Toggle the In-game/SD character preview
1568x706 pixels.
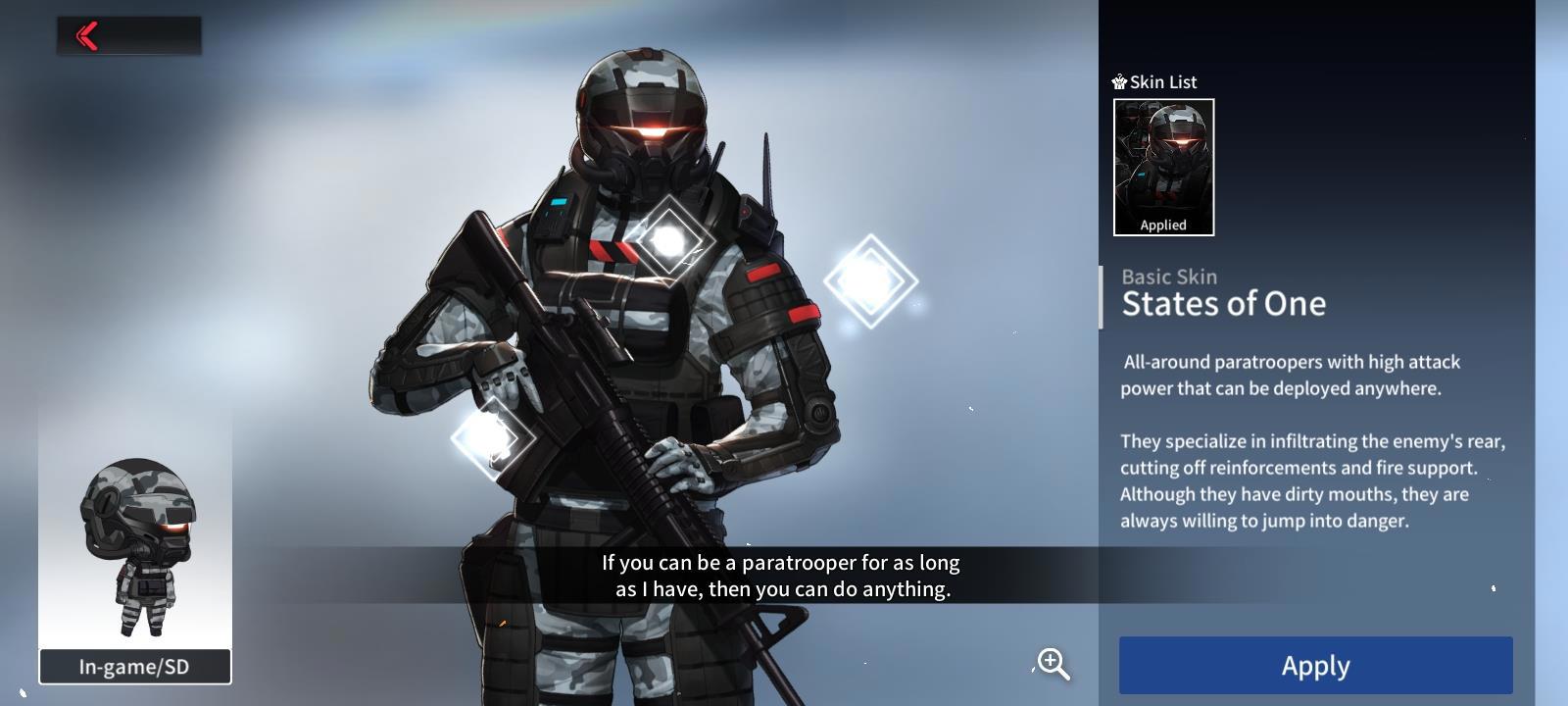click(135, 667)
